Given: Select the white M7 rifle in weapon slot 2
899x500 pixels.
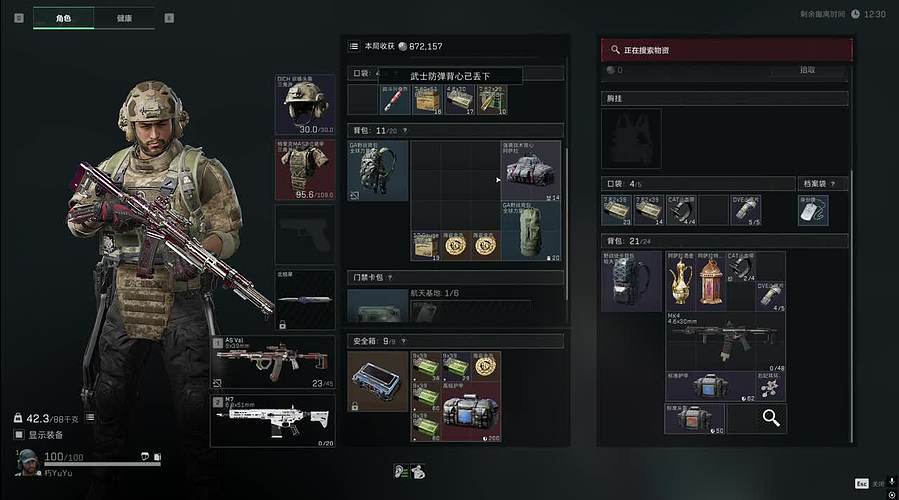Looking at the screenshot, I should [x=273, y=420].
